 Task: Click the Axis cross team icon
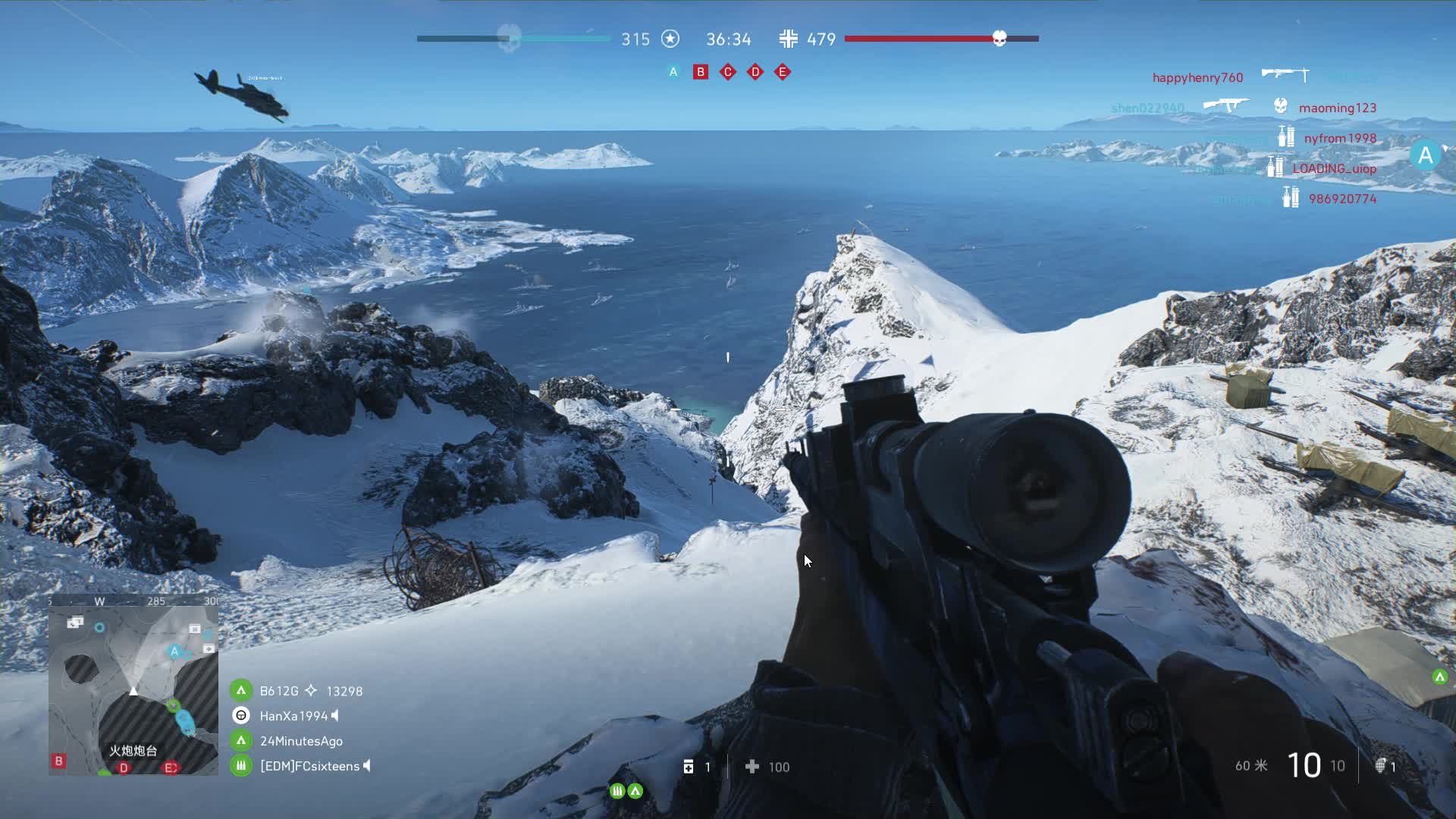point(789,39)
